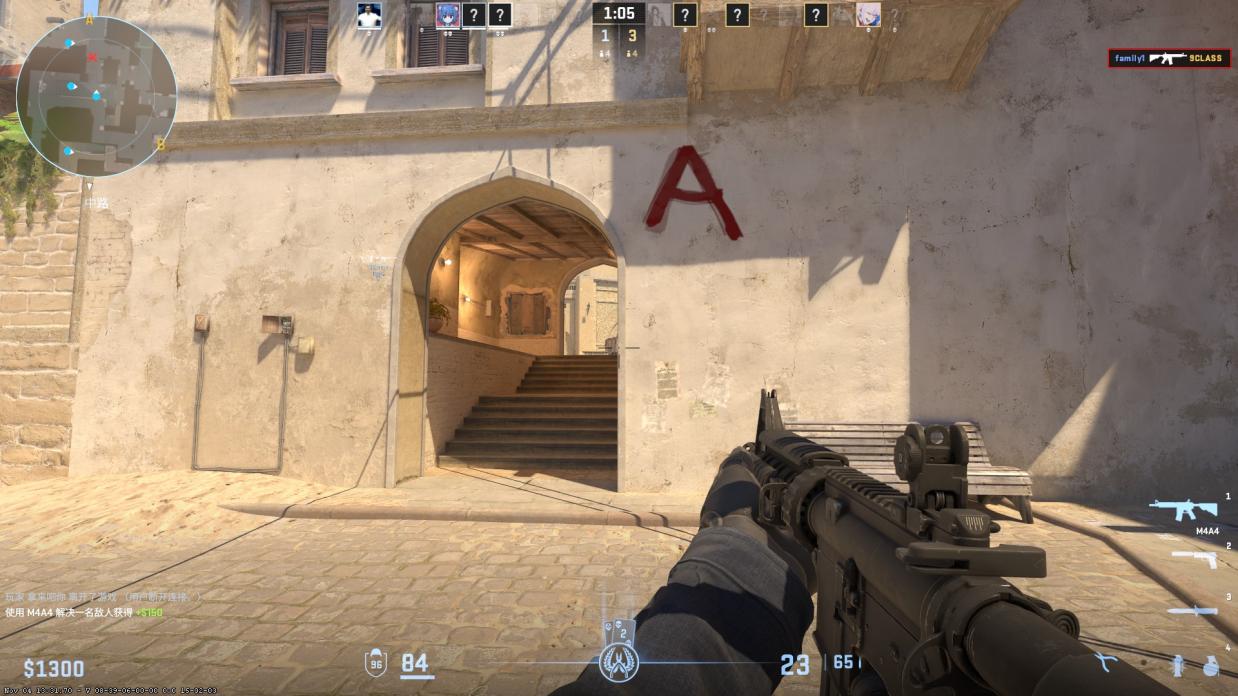Select the M4A4 rifle weapon slot
The image size is (1238, 696).
pos(1183,510)
